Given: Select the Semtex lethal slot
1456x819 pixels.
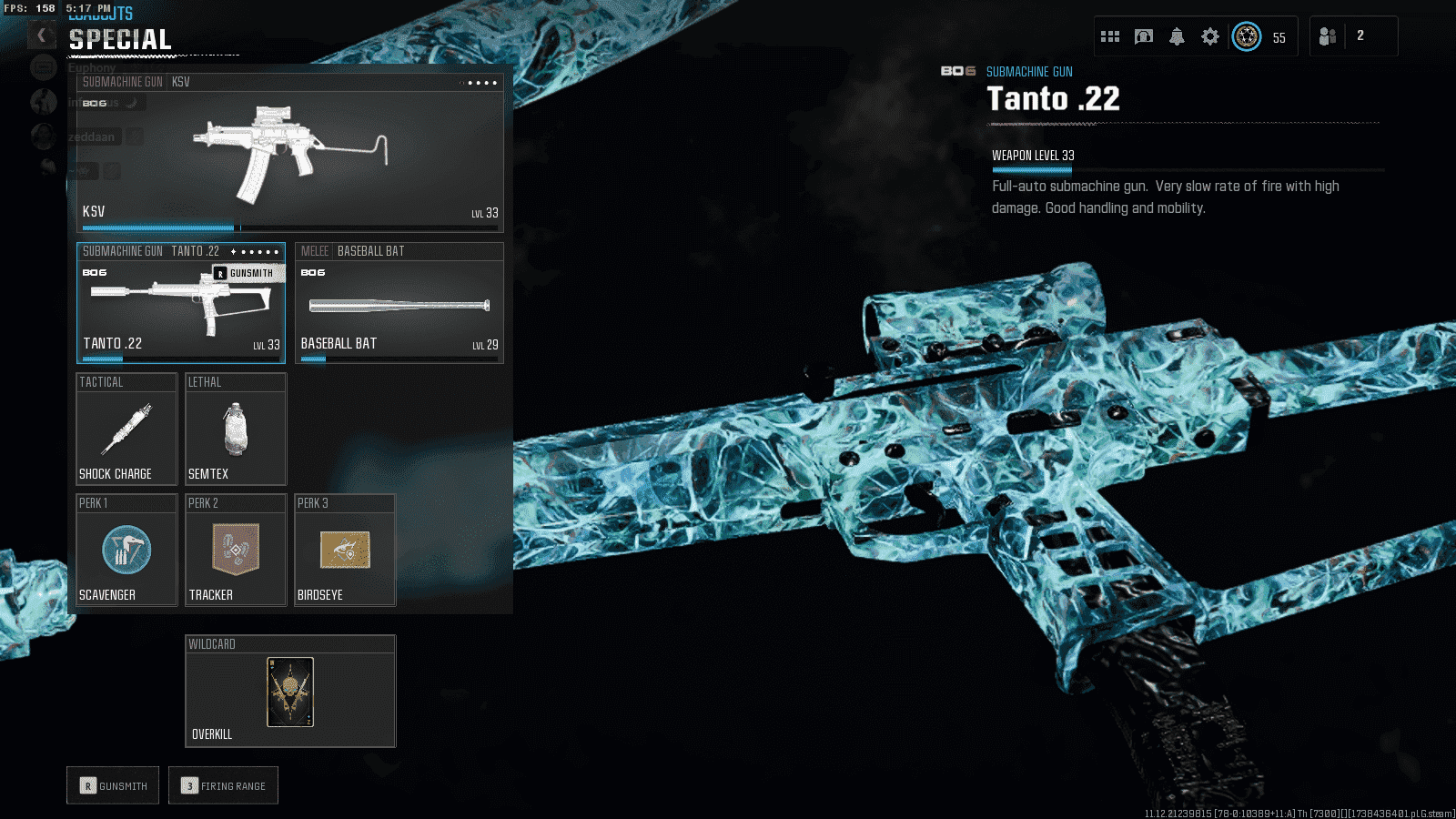Looking at the screenshot, I should tap(236, 430).
